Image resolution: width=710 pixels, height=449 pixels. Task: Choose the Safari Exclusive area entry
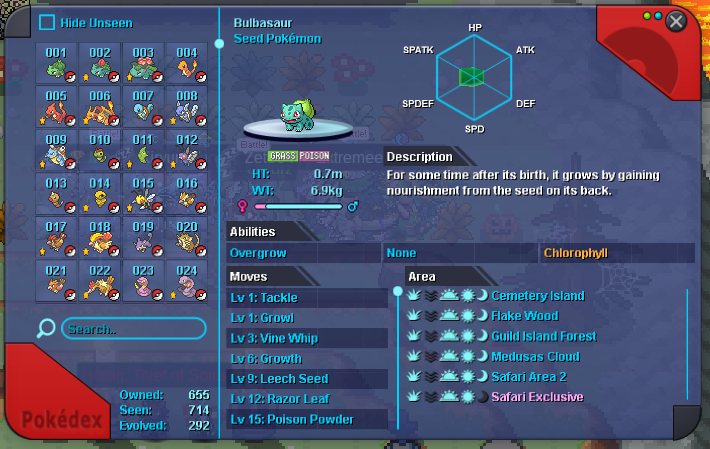537,397
